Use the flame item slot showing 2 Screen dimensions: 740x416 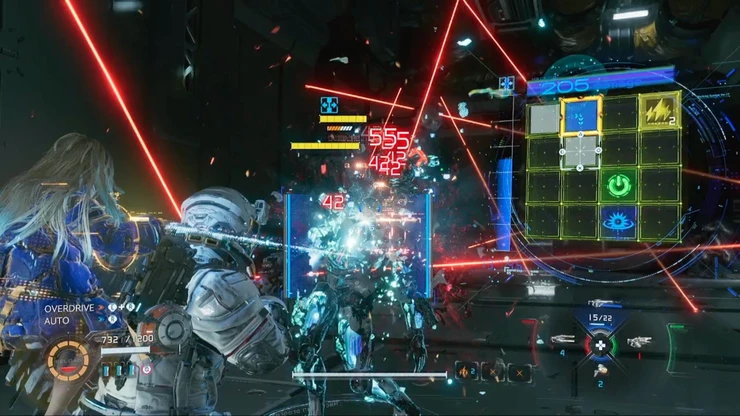[x=465, y=372]
